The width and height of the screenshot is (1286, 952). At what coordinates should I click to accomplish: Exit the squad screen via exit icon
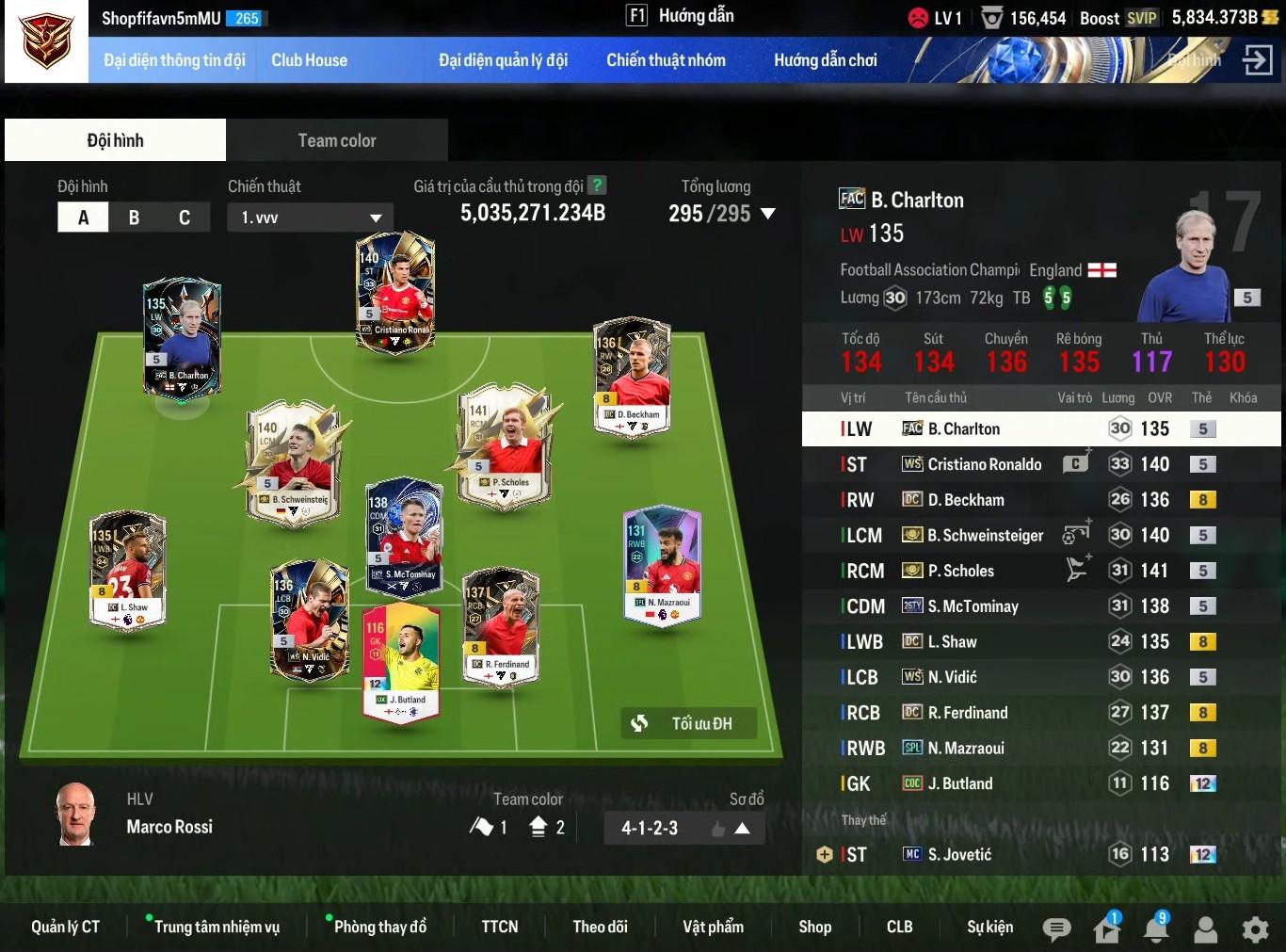point(1257,60)
